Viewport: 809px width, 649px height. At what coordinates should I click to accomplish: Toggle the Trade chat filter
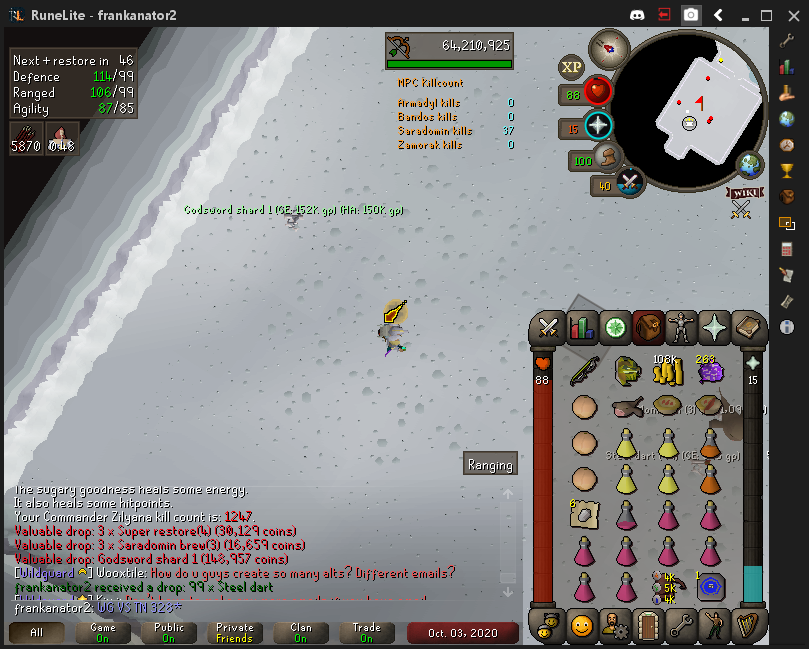(366, 633)
